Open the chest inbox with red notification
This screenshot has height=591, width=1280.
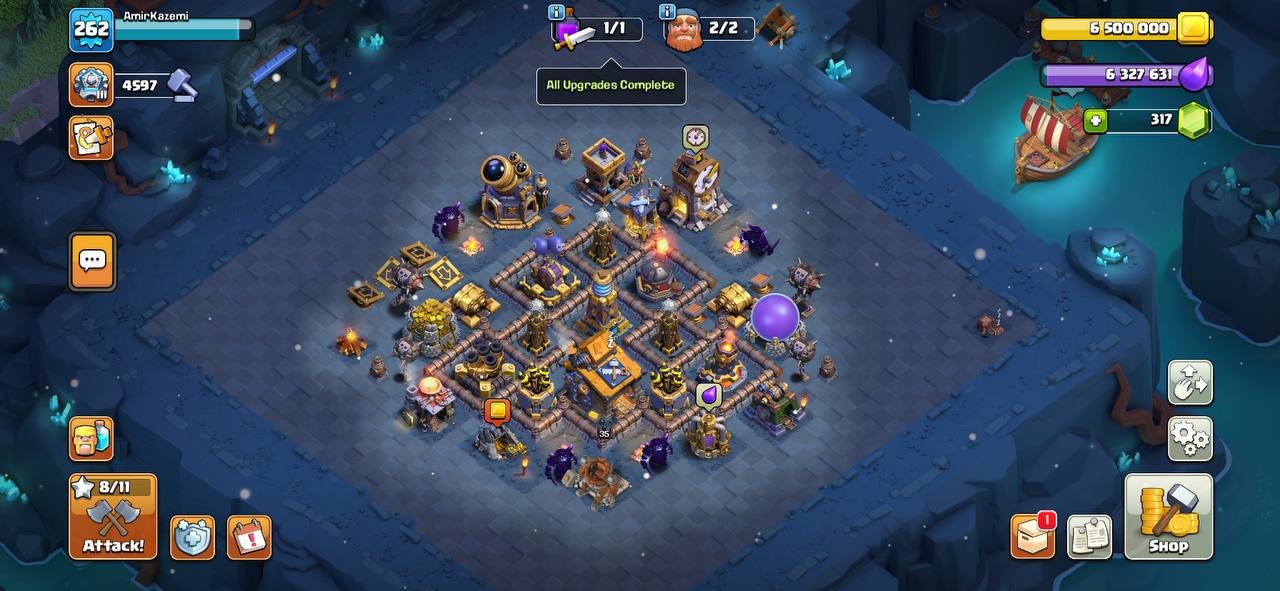pos(1032,536)
